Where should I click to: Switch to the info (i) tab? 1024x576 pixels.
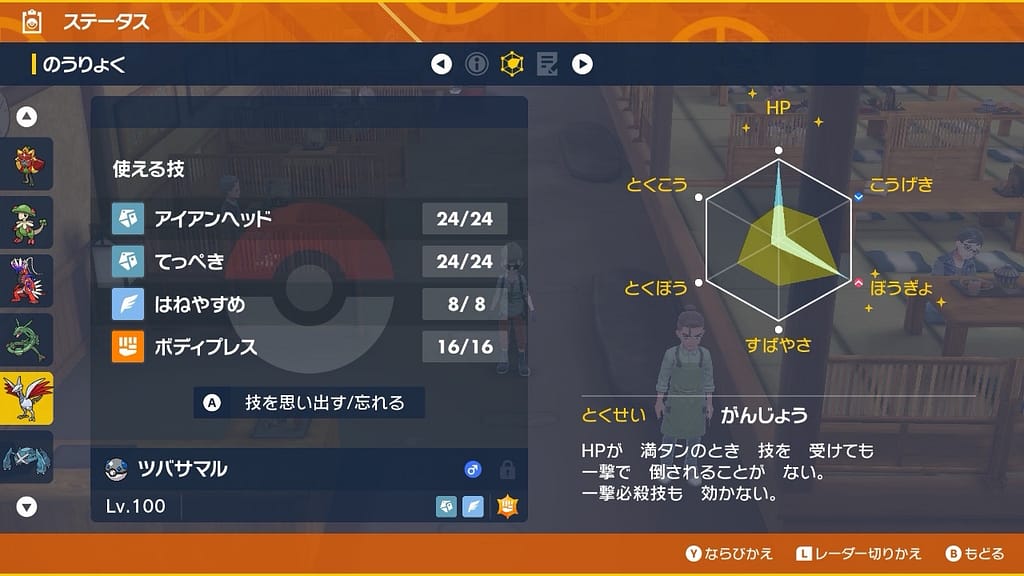coord(477,65)
